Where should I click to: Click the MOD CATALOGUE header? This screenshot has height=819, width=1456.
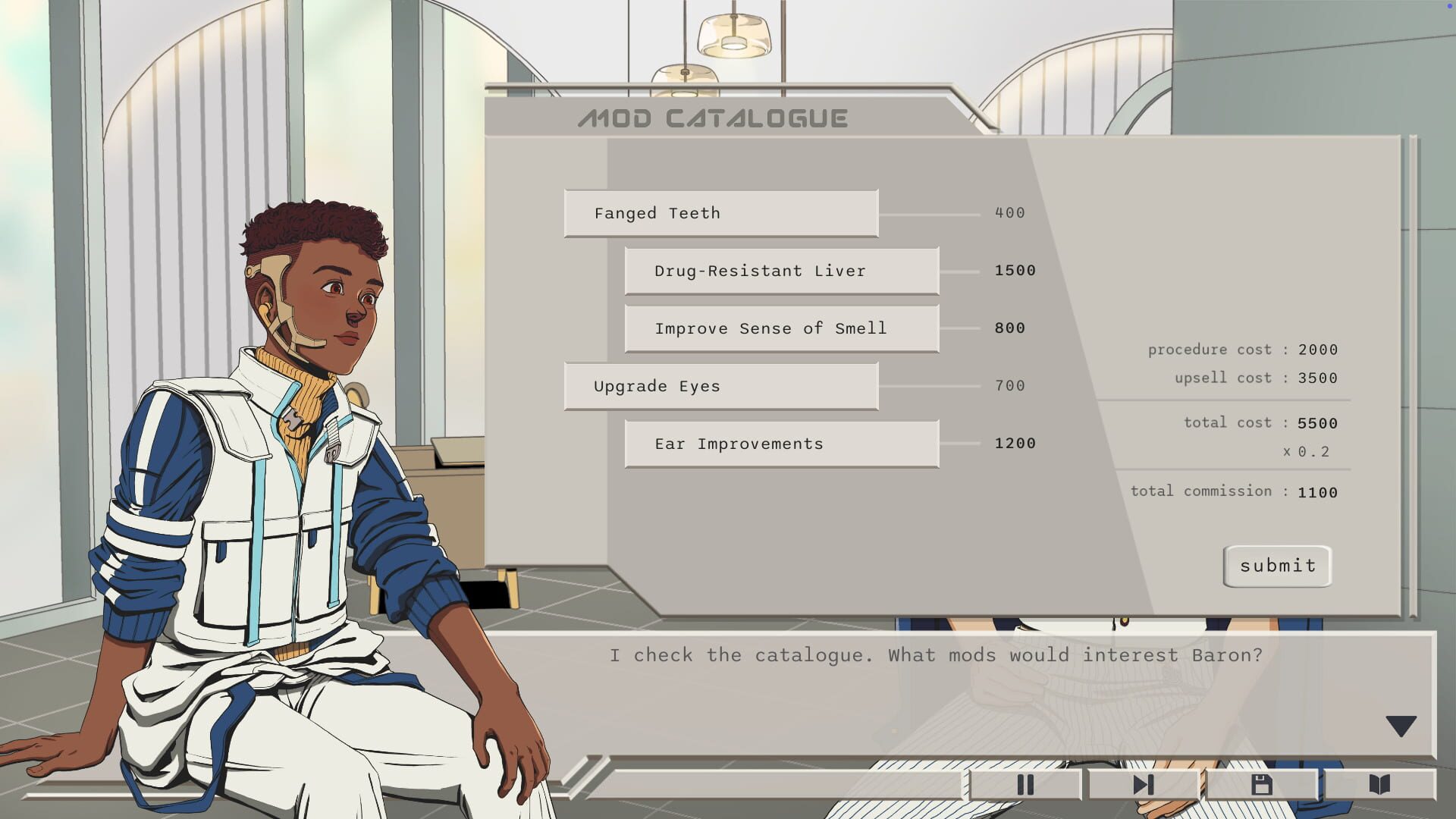tap(713, 117)
